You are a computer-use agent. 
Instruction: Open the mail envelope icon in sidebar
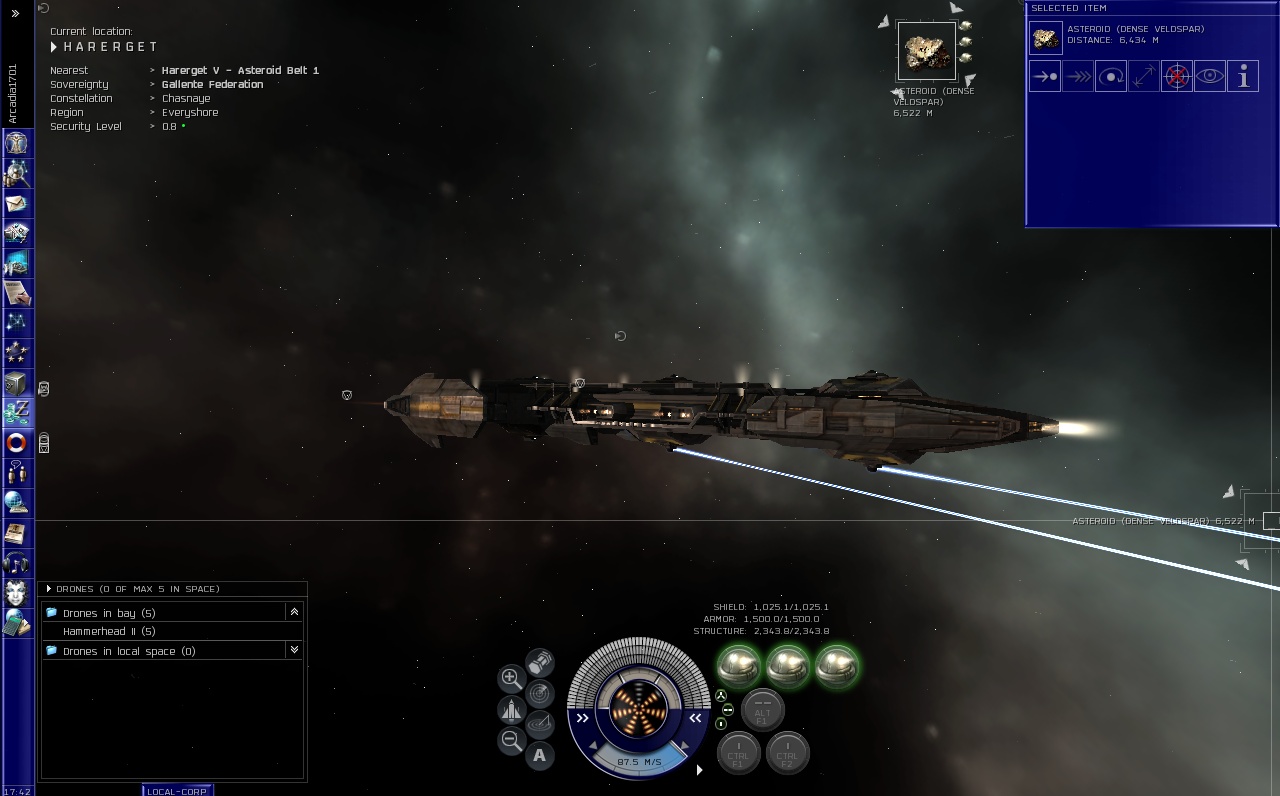(15, 204)
